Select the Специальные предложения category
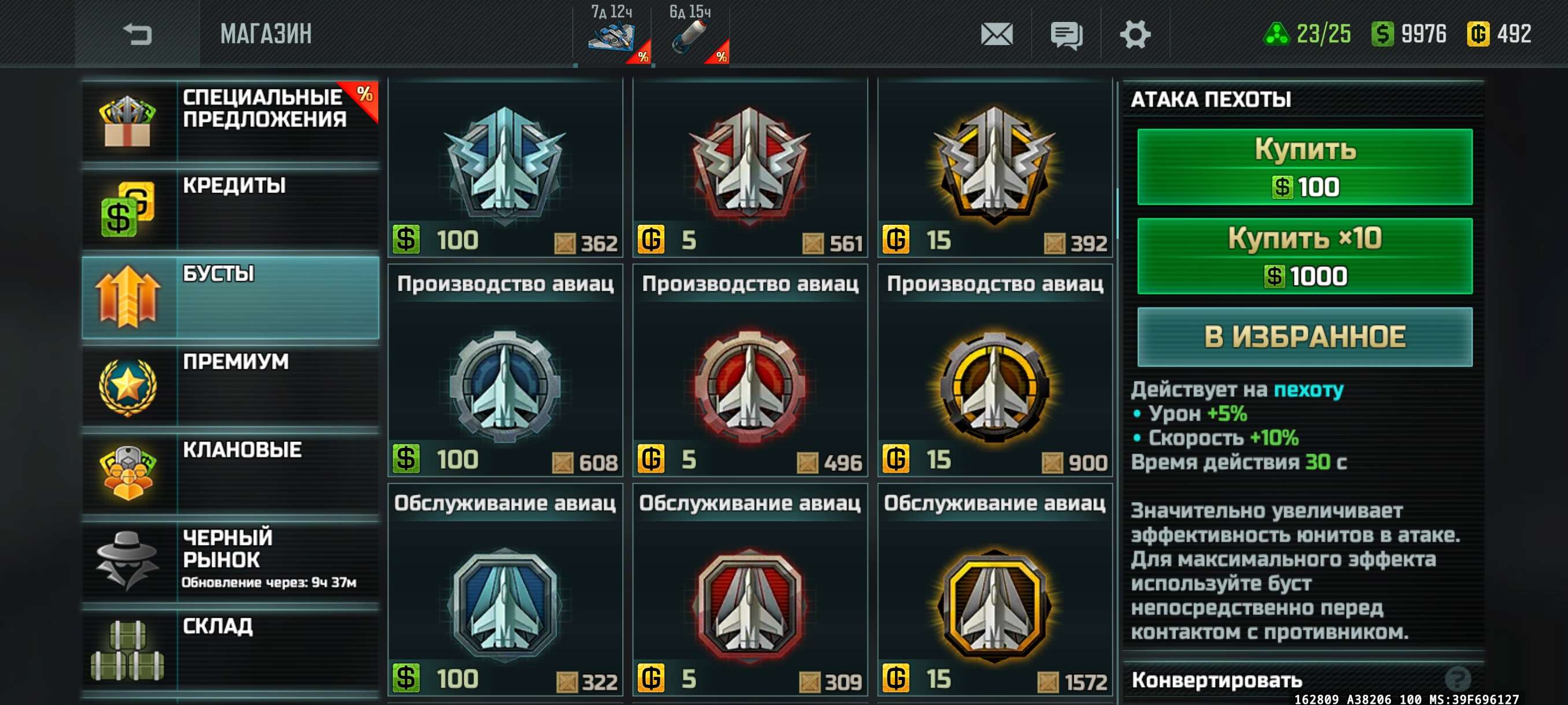1568x705 pixels. (x=230, y=121)
